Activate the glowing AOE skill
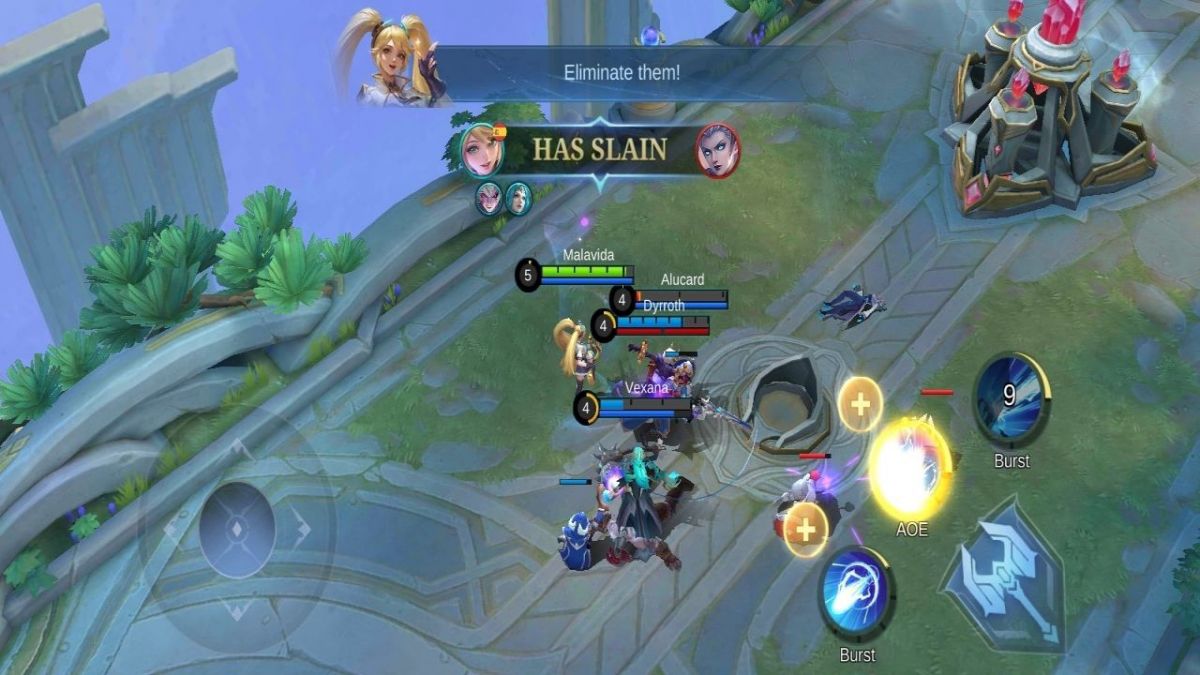Viewport: 1200px width, 675px height. tap(910, 468)
